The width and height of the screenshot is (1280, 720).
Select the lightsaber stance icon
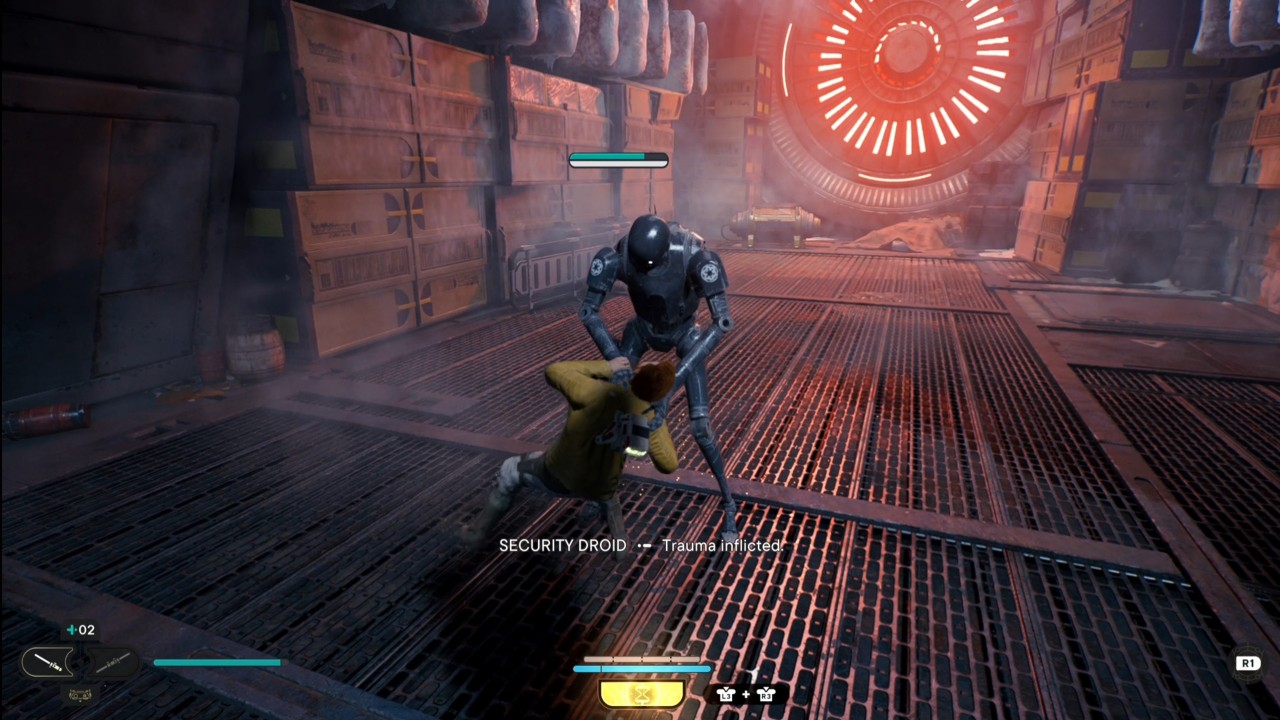(x=47, y=662)
